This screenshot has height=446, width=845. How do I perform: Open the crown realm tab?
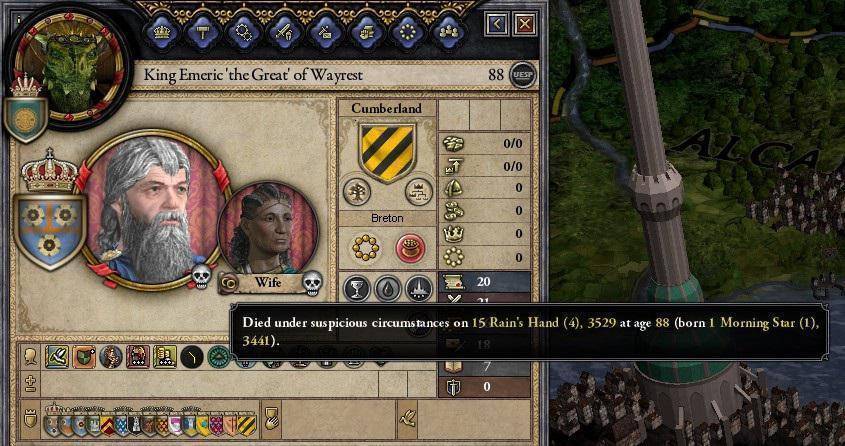(161, 30)
